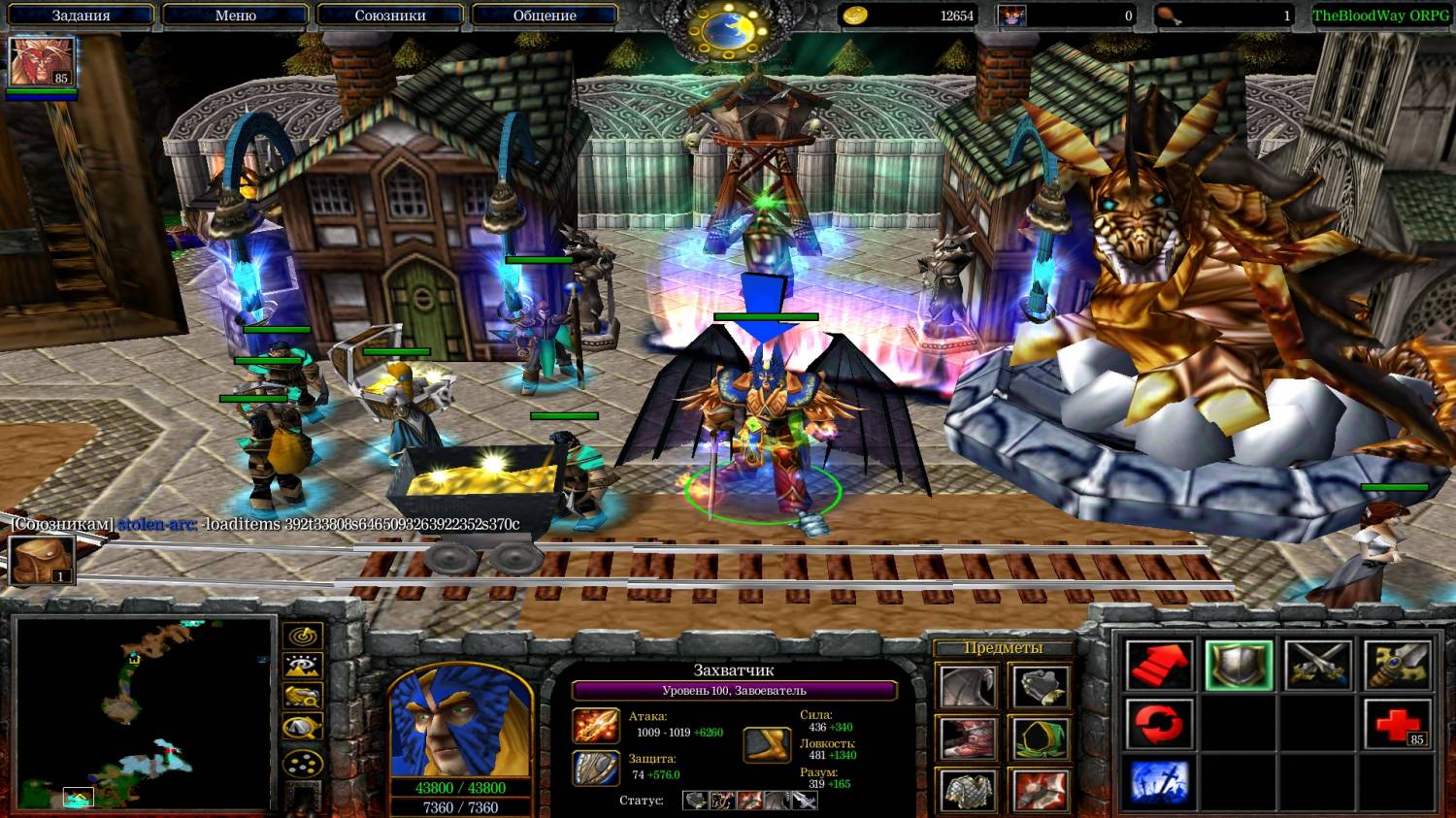Select the hero portrait icon at level 85
Screen dimensions: 1456x818
point(41,62)
